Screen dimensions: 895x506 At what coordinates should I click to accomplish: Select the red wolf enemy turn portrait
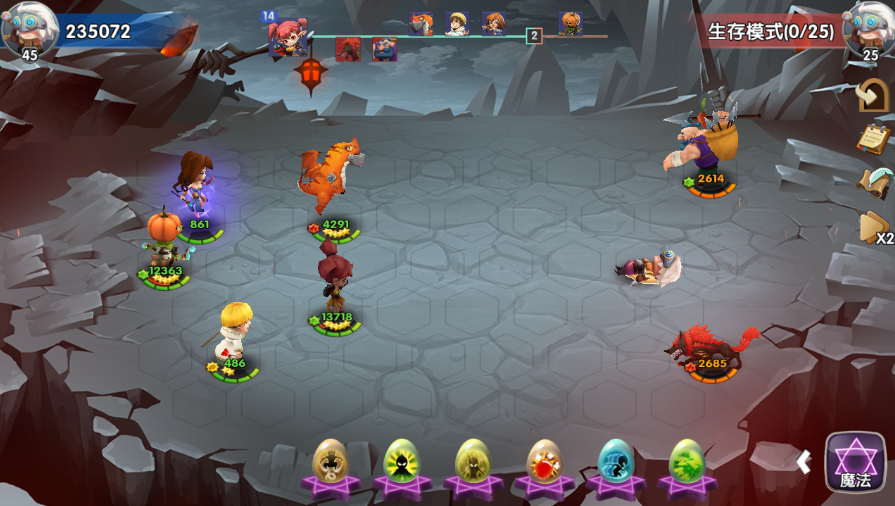click(348, 49)
